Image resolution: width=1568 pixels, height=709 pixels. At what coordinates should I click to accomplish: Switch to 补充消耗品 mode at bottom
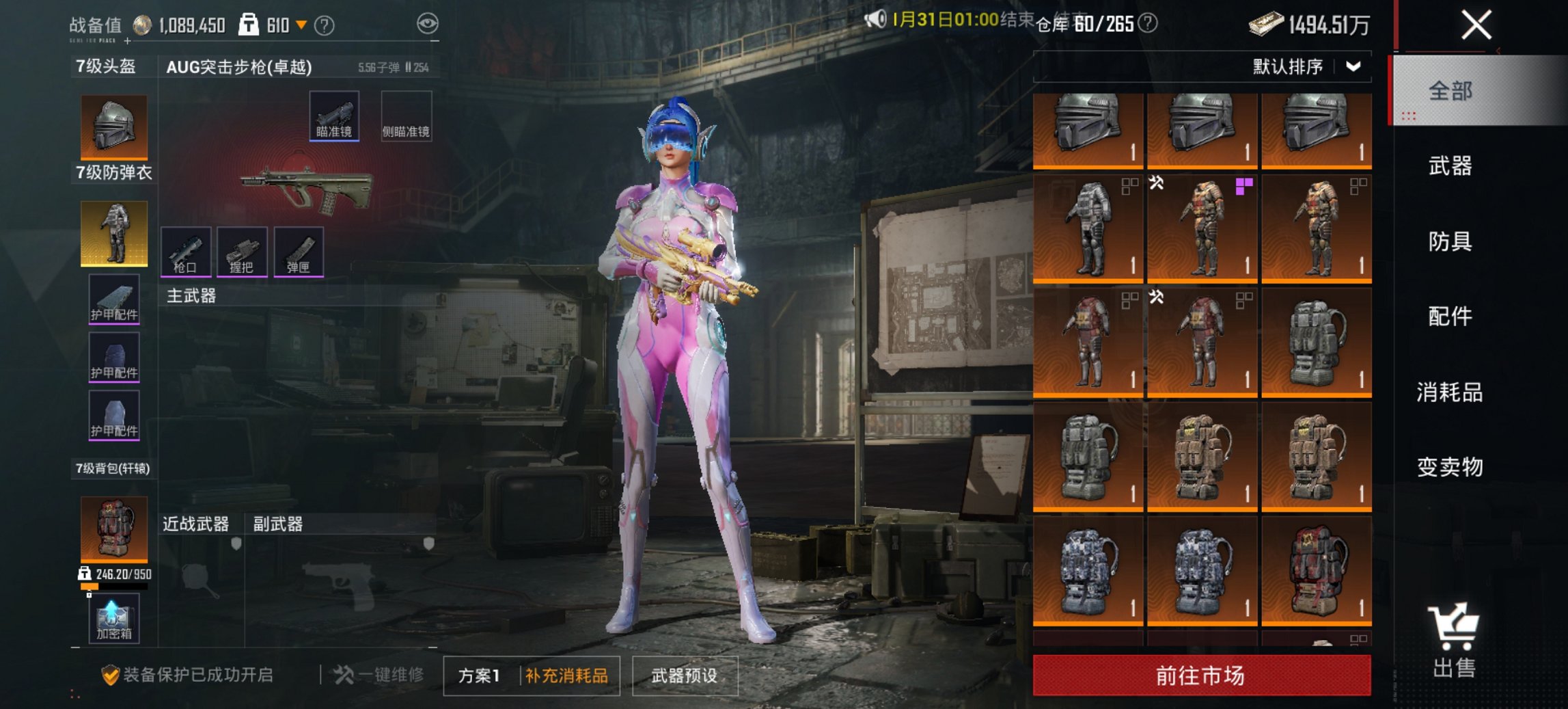tap(568, 674)
